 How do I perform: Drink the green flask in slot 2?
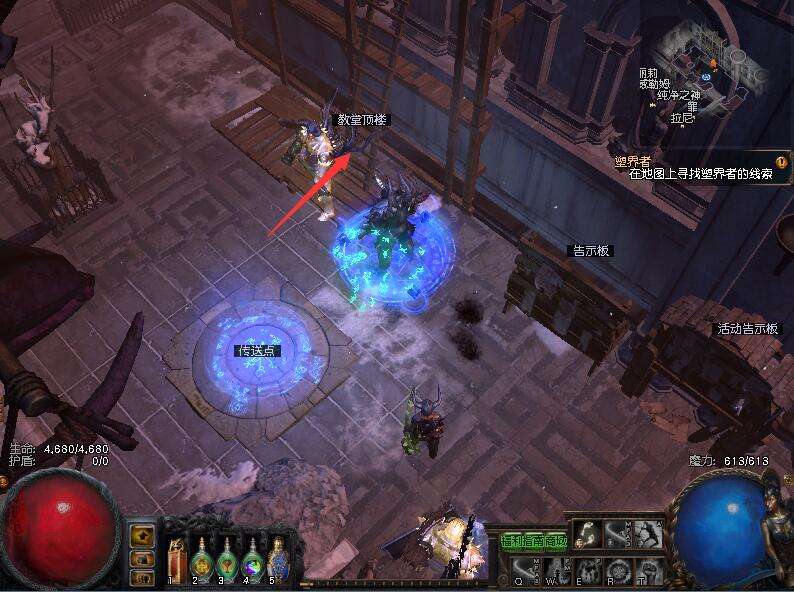click(201, 561)
